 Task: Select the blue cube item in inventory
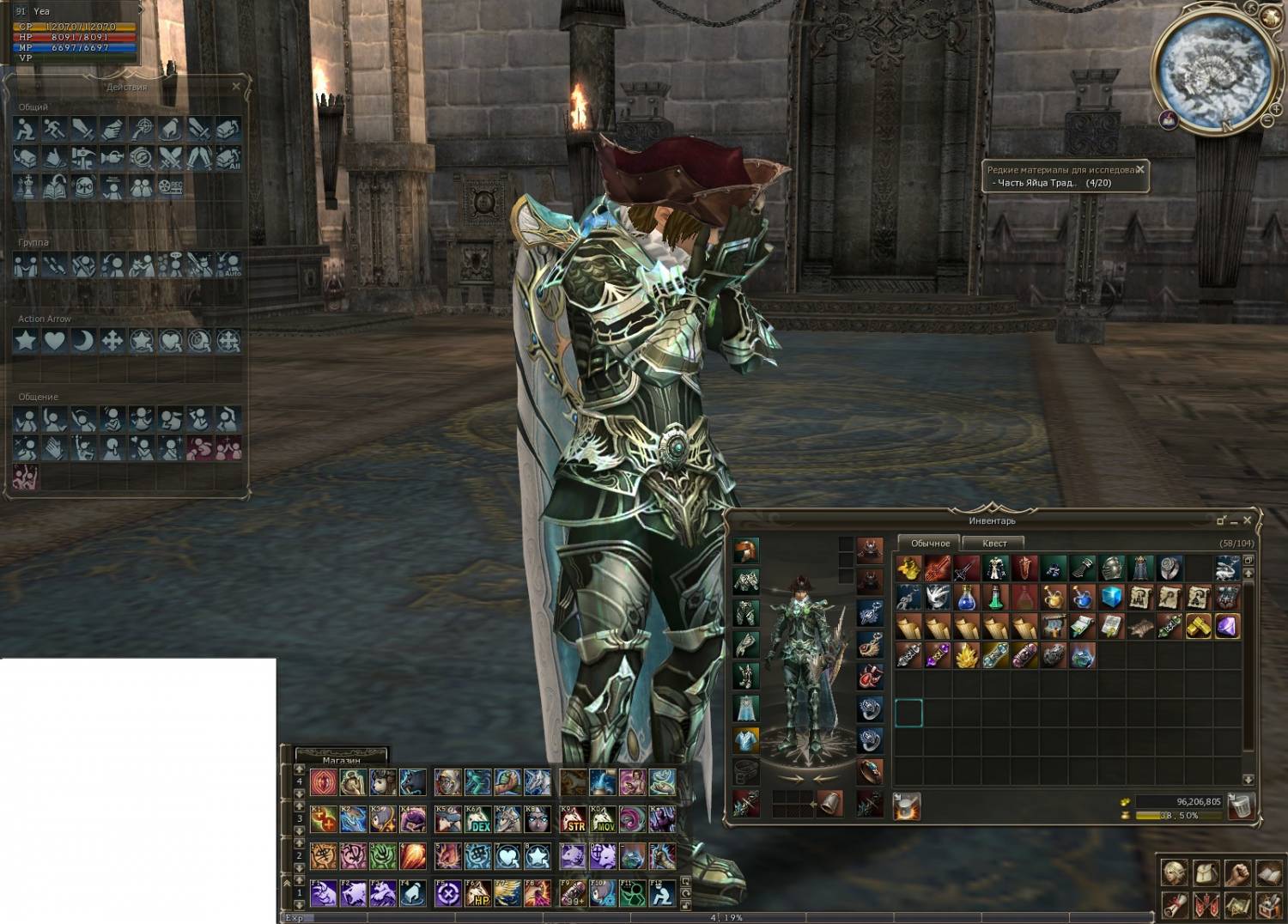pyautogui.click(x=1112, y=597)
